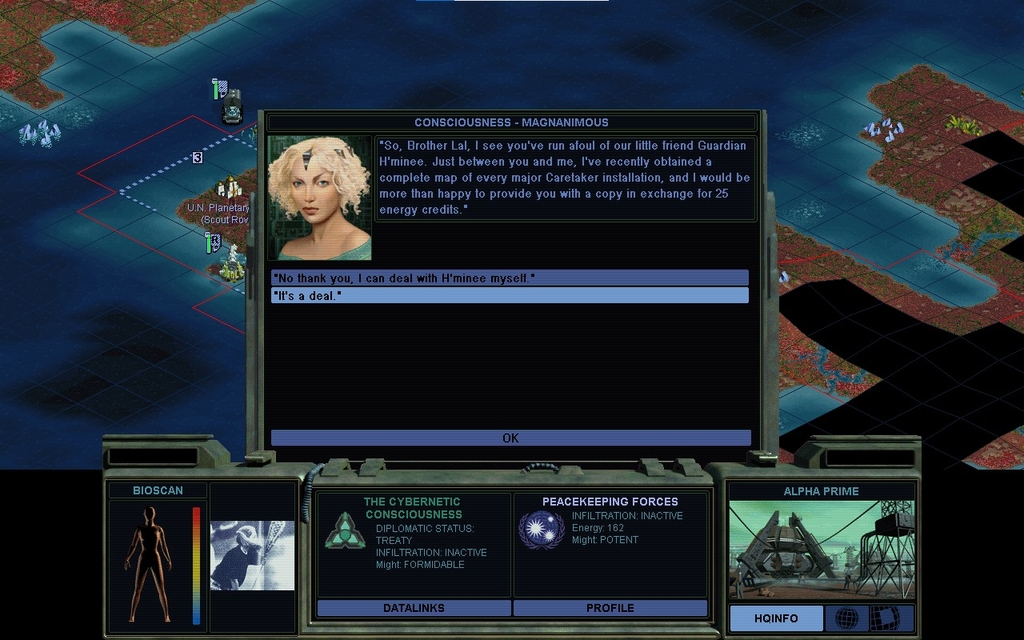Select the Cybernetic Consciousness faction logo

point(344,530)
